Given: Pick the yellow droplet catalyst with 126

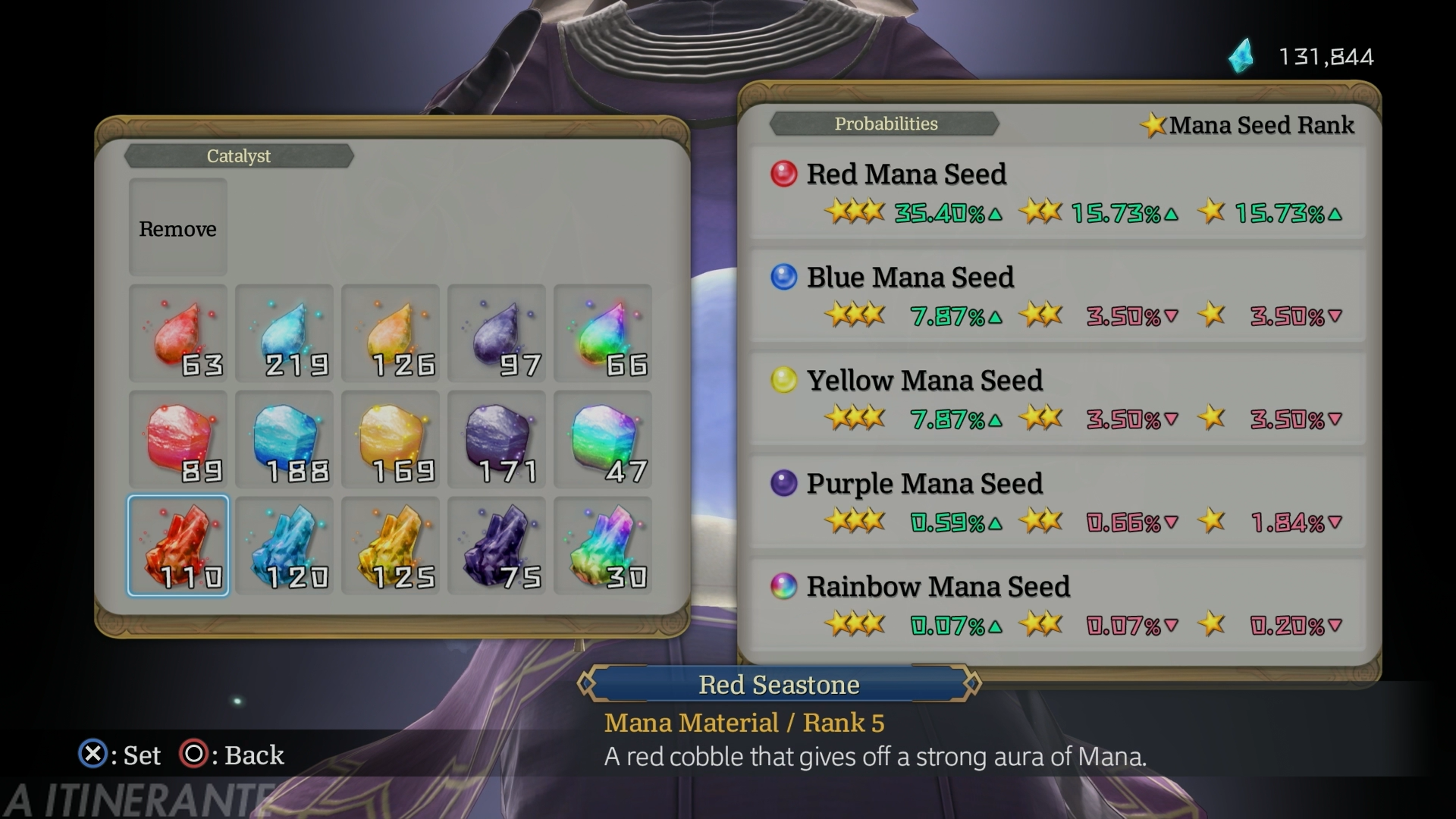Looking at the screenshot, I should coord(390,334).
